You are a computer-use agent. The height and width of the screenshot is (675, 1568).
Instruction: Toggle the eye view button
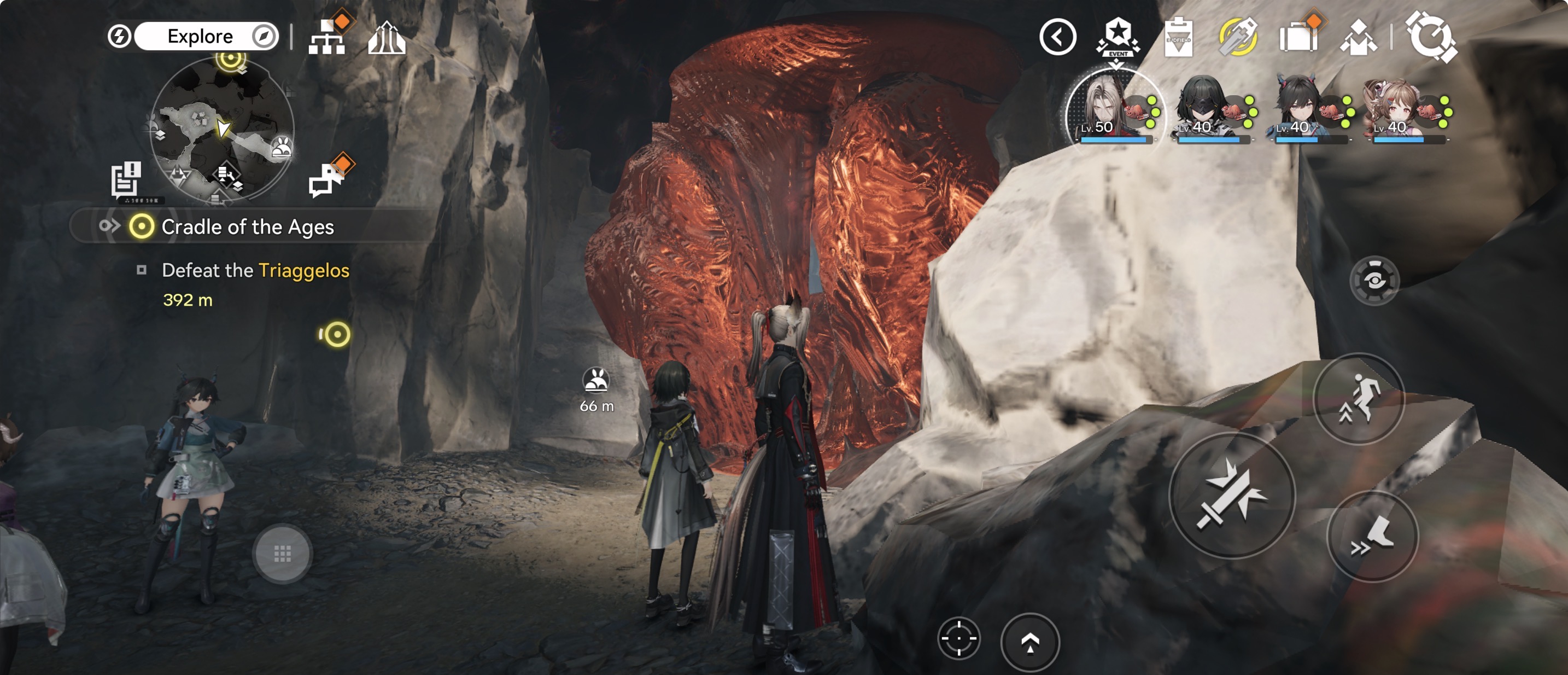[1374, 281]
